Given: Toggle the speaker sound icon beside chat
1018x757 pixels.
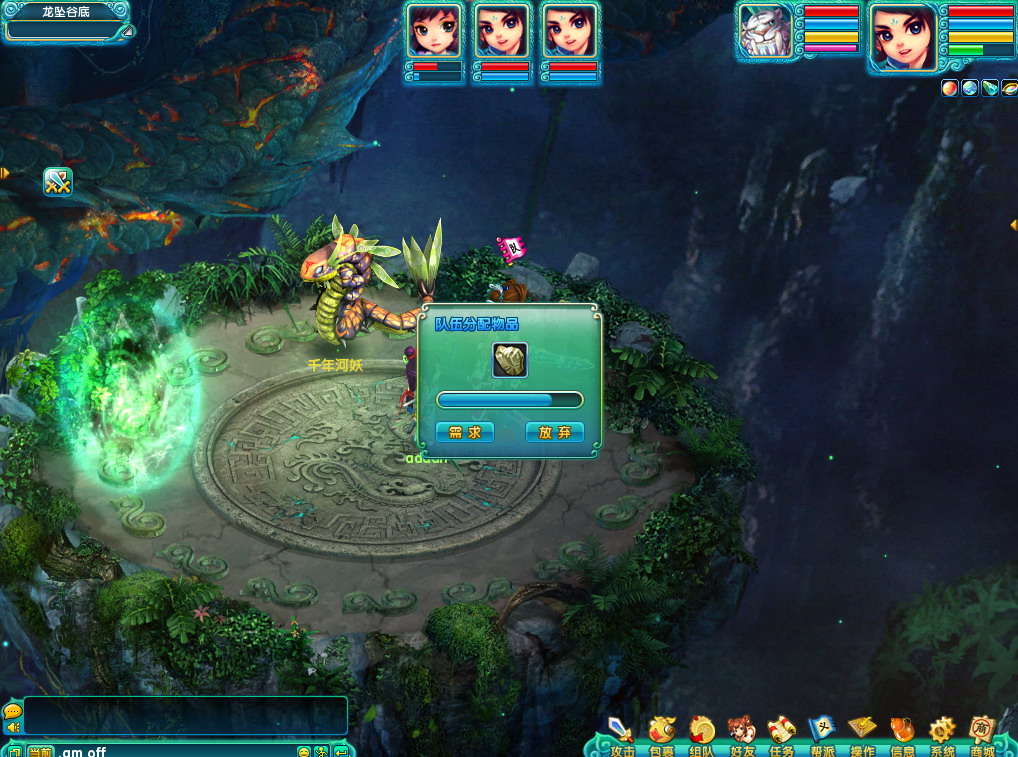Looking at the screenshot, I should [13, 726].
